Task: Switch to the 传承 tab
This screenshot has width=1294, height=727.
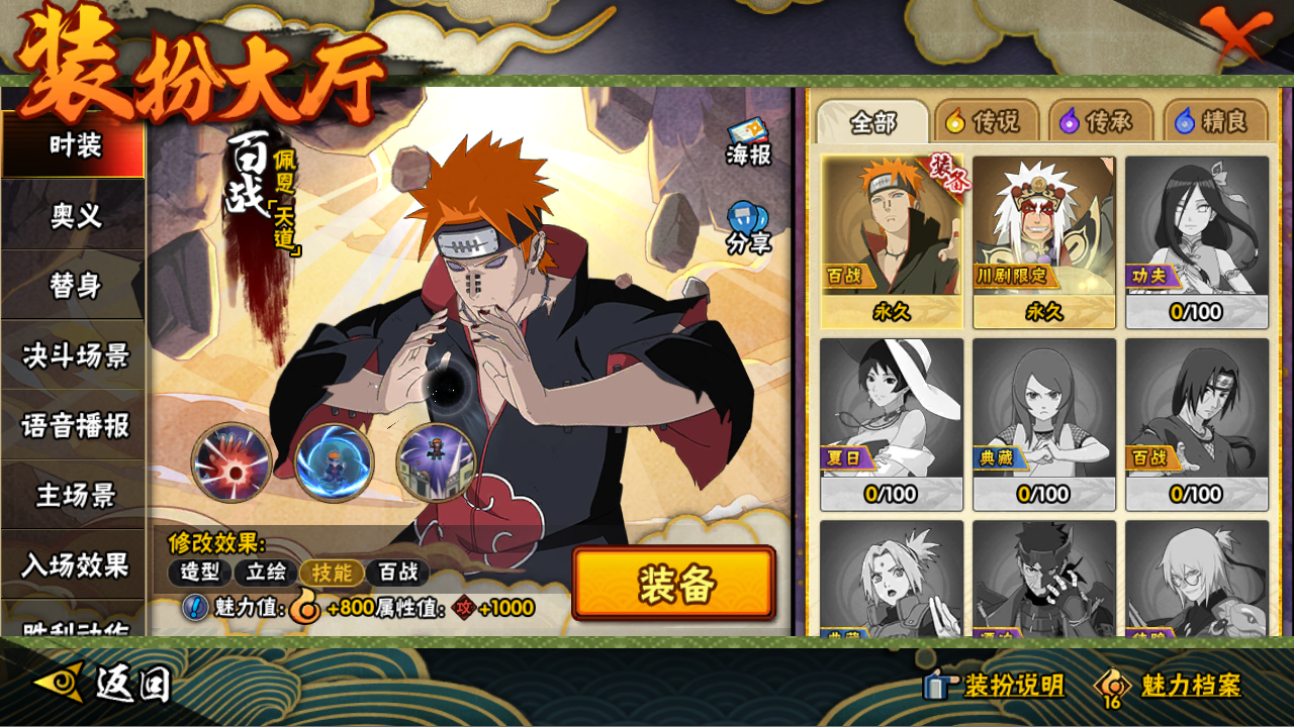Action: [x=1097, y=122]
